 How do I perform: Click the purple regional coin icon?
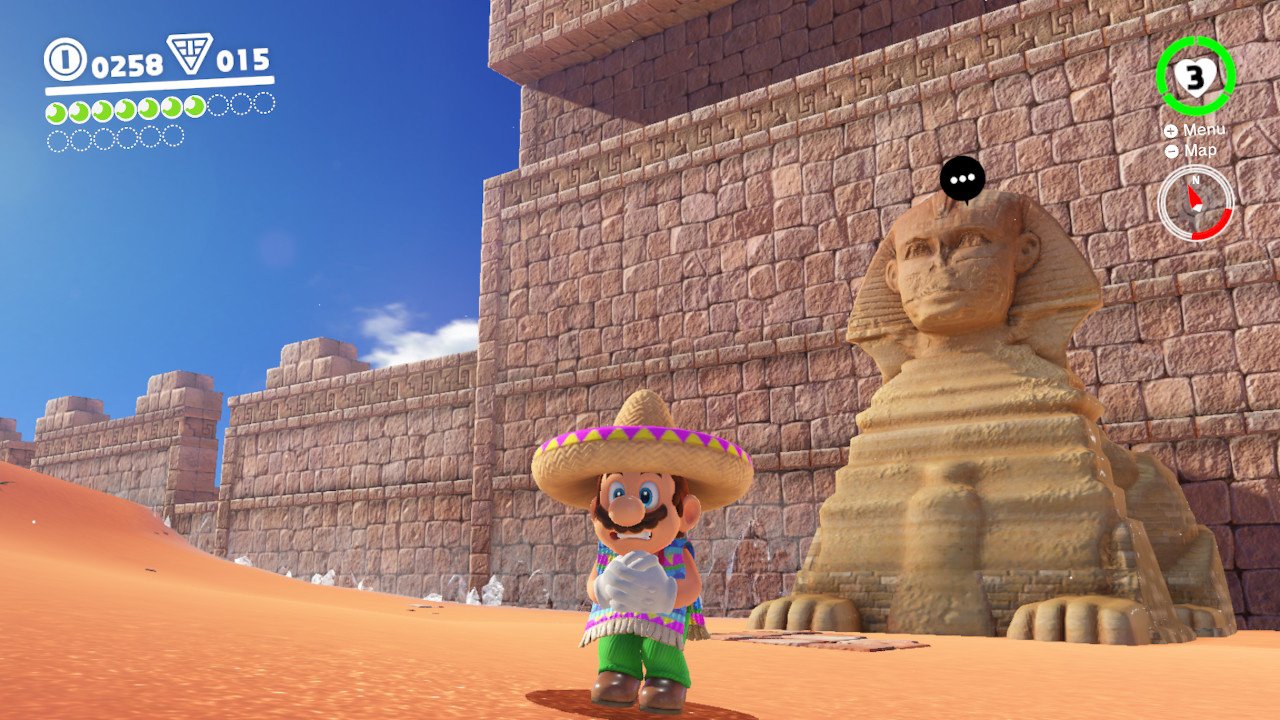tap(189, 55)
